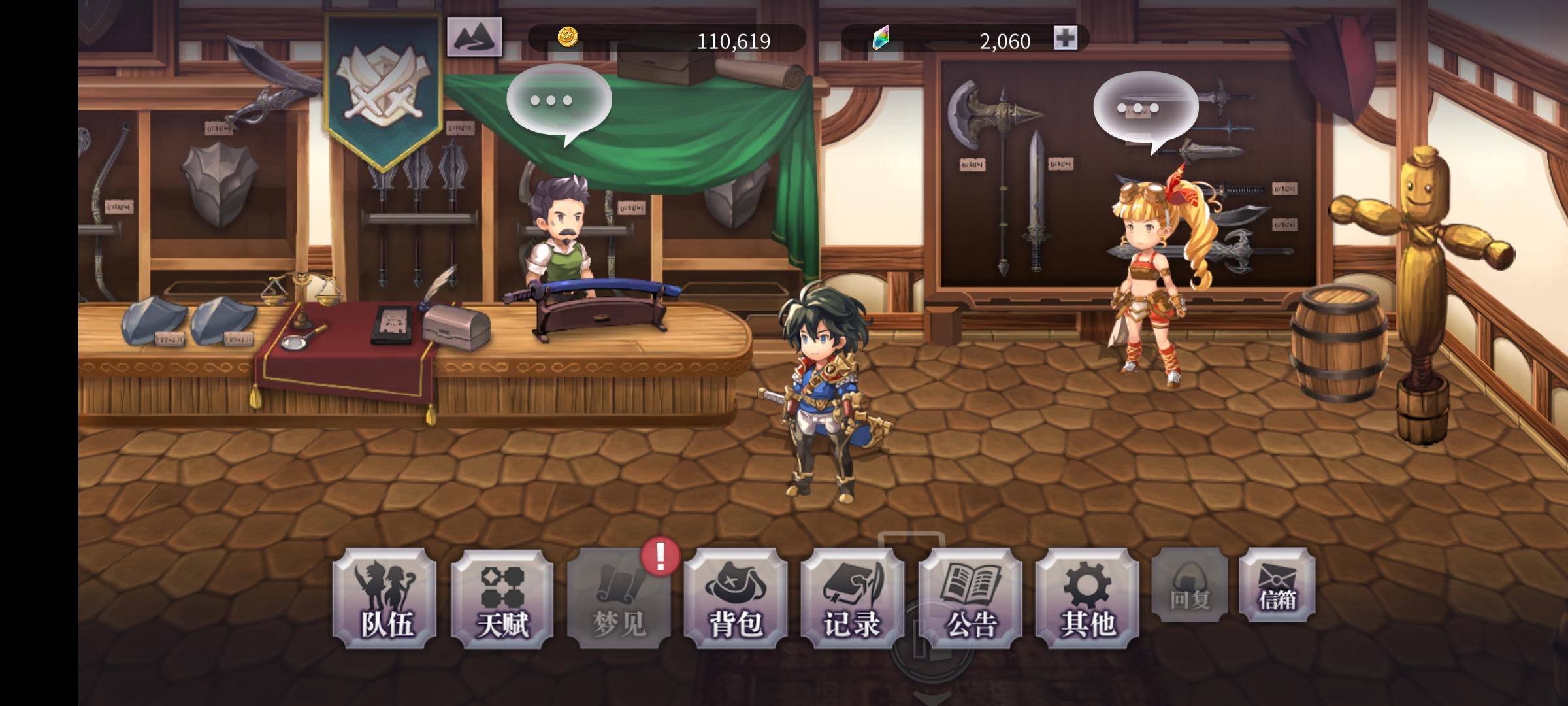Talk to the shopkeeper via speech bubble
Screen dimensions: 1568x706
pyautogui.click(x=559, y=101)
